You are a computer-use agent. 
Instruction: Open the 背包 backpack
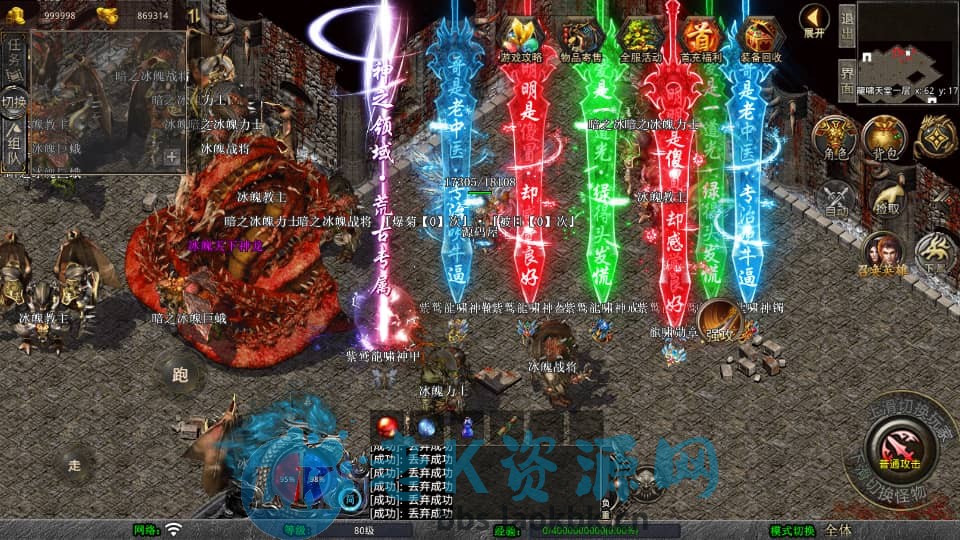[x=885, y=138]
